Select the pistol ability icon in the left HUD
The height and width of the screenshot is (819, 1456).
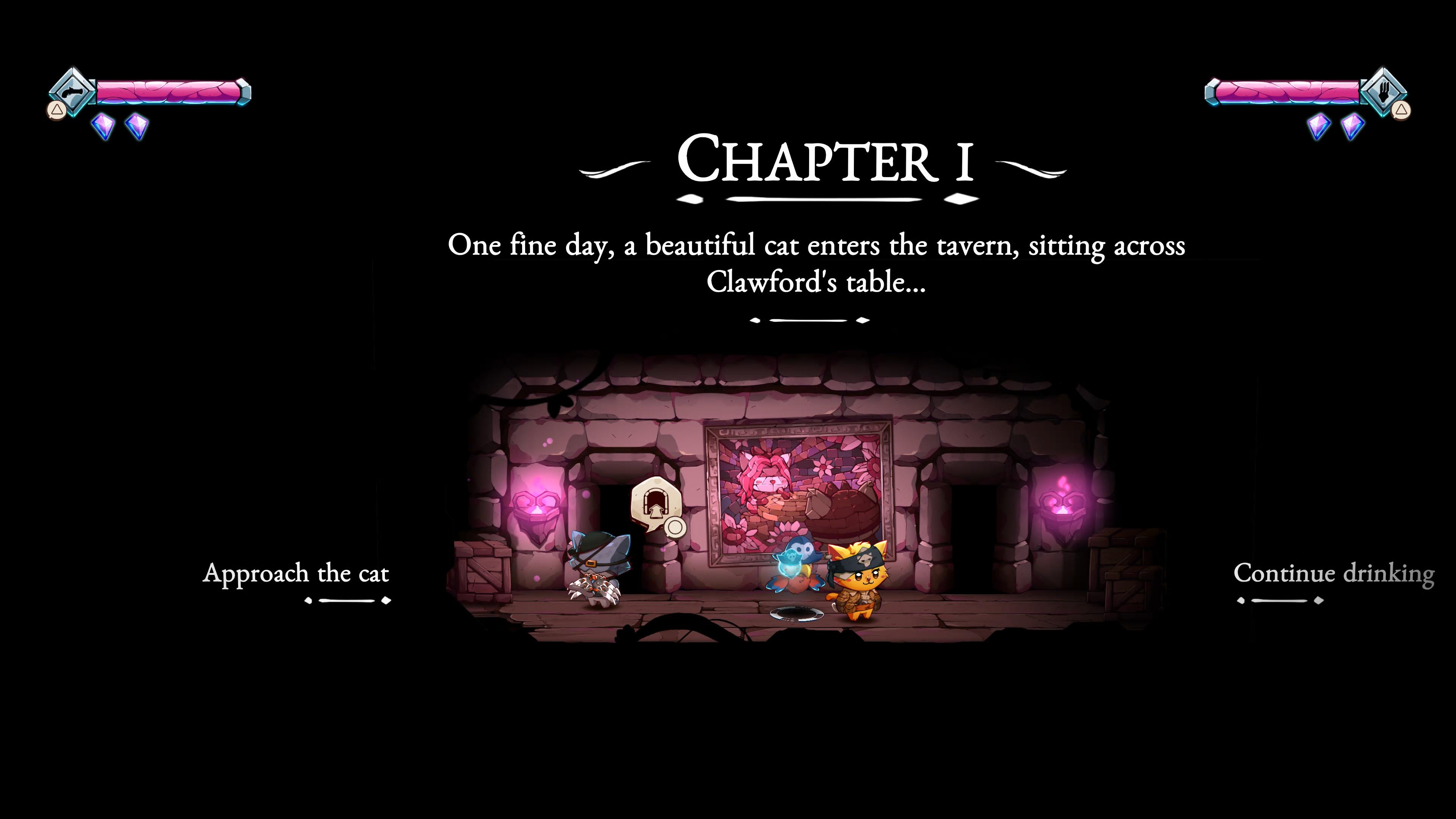point(72,91)
